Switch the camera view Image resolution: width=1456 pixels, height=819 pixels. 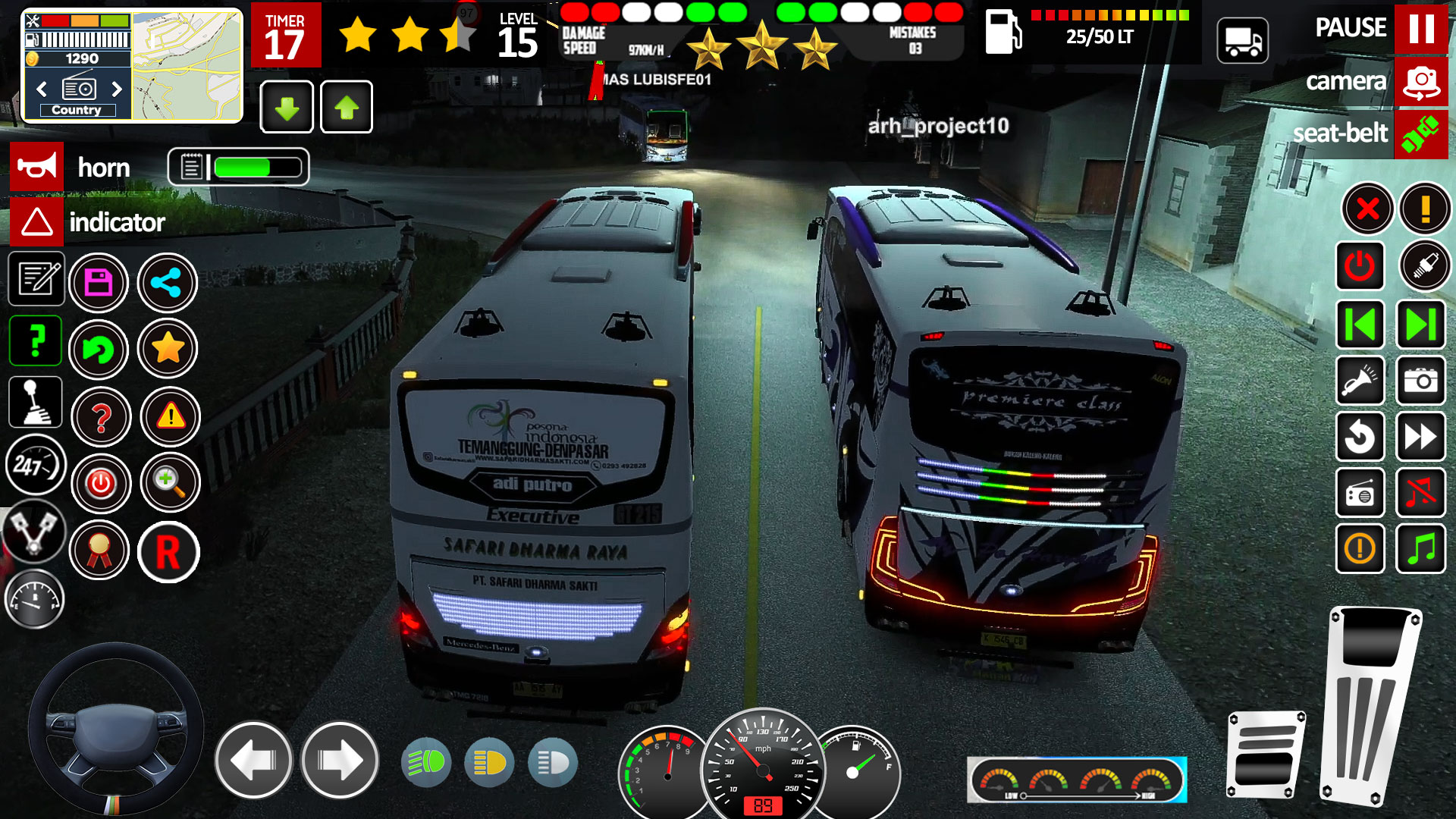coord(1420,82)
